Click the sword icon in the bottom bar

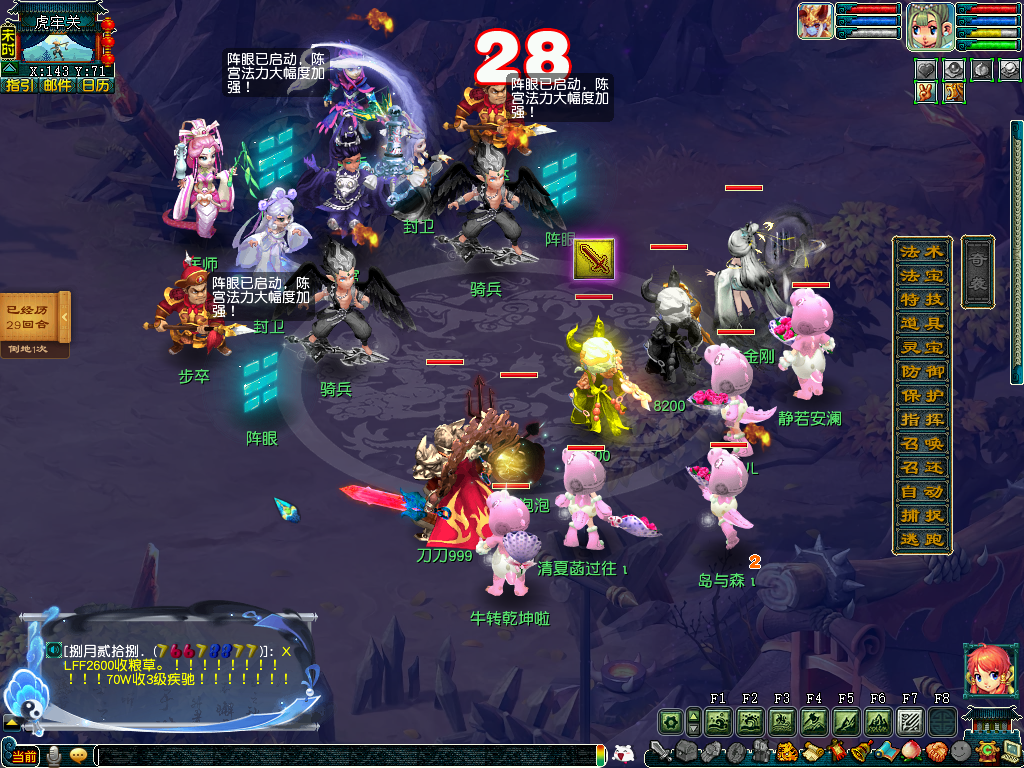(x=660, y=751)
